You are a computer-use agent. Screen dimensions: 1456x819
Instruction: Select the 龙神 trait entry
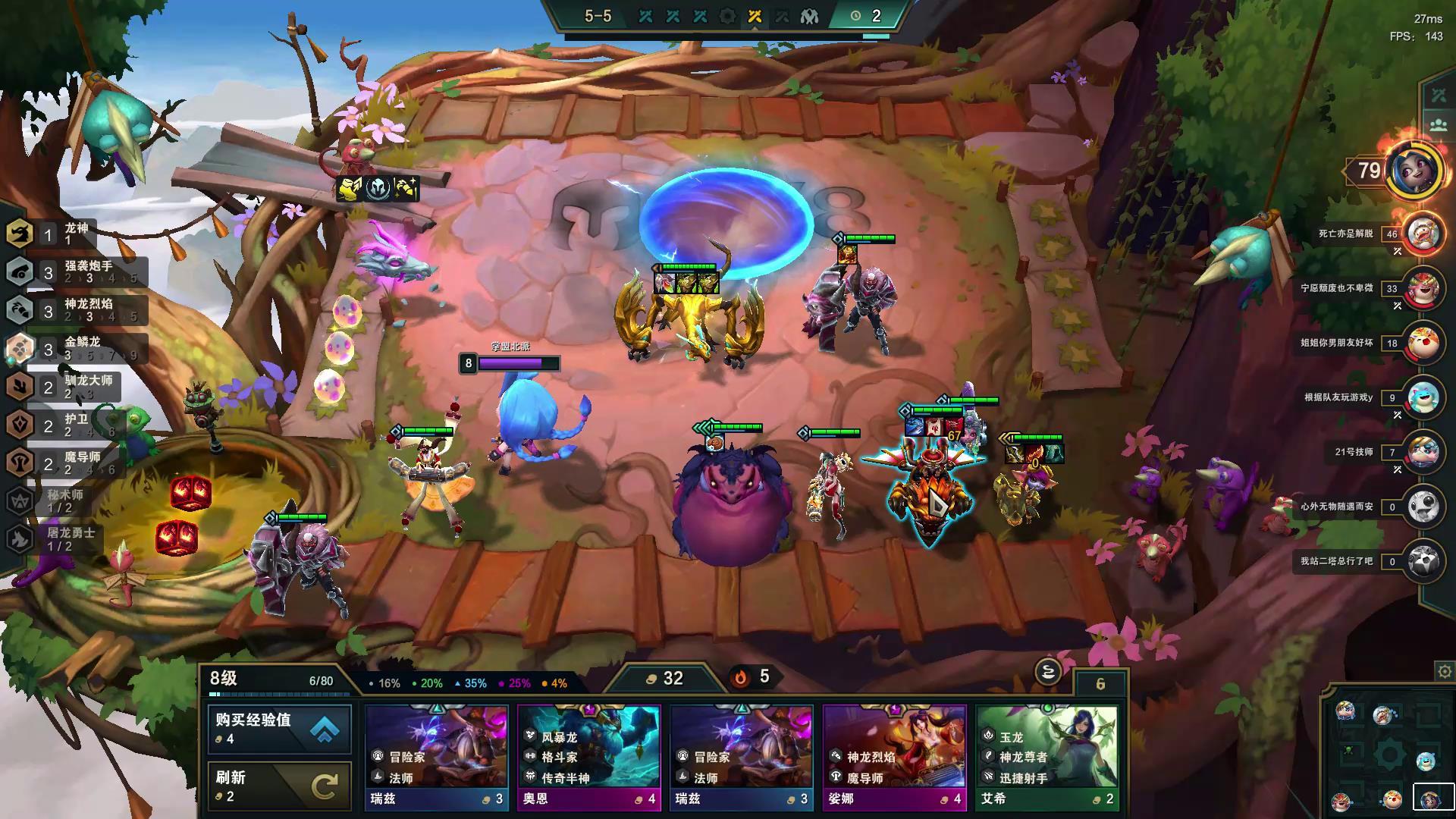53,234
